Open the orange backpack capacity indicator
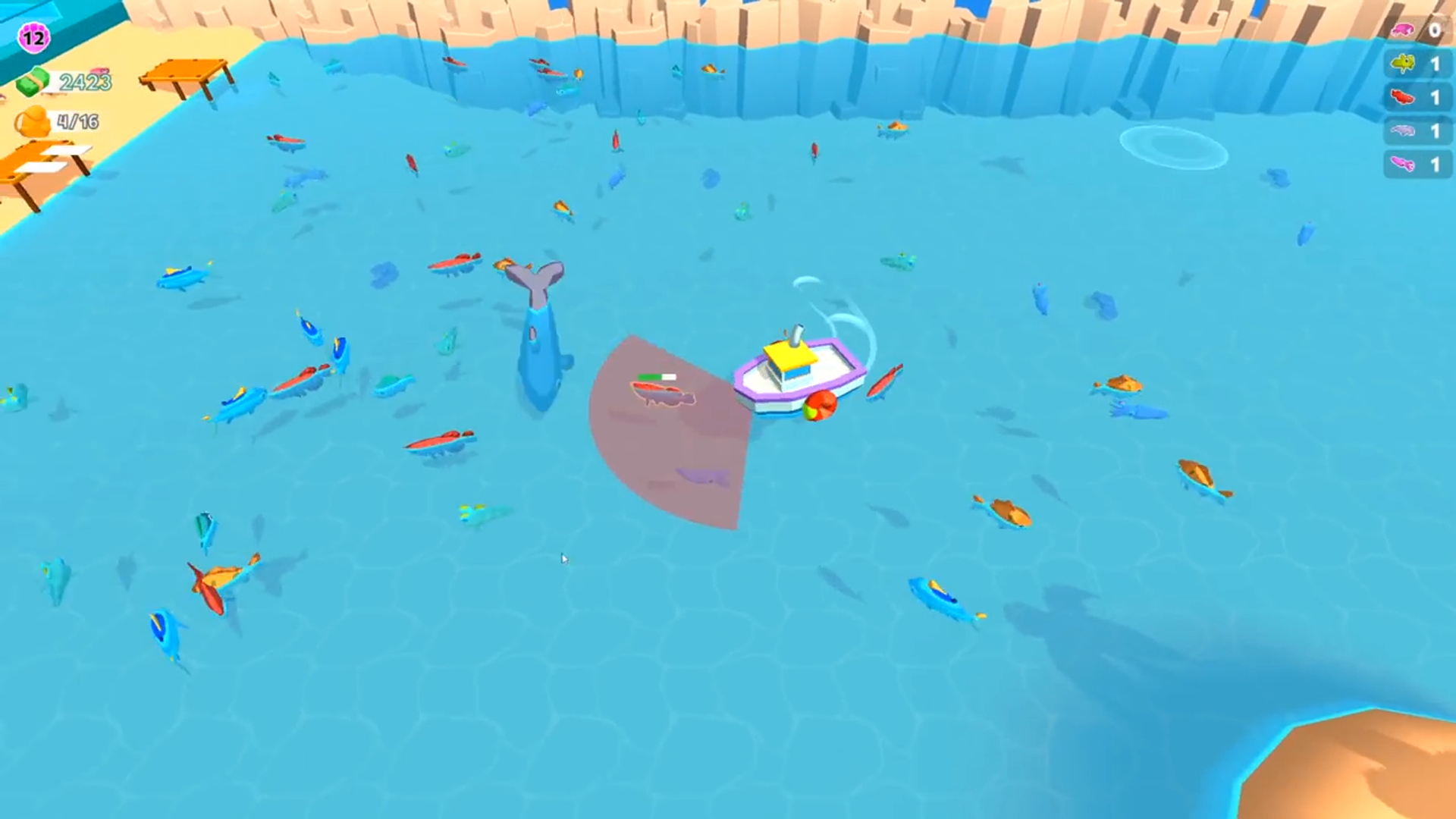Screen dimensions: 1456x819 [35, 121]
